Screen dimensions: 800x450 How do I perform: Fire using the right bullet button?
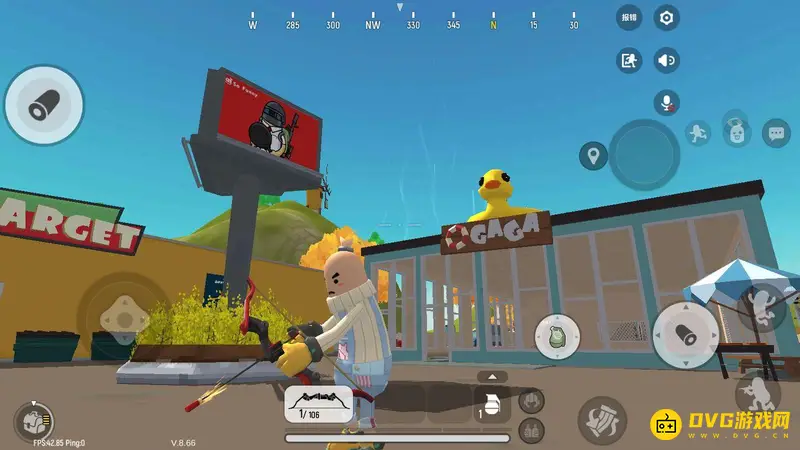(x=686, y=334)
